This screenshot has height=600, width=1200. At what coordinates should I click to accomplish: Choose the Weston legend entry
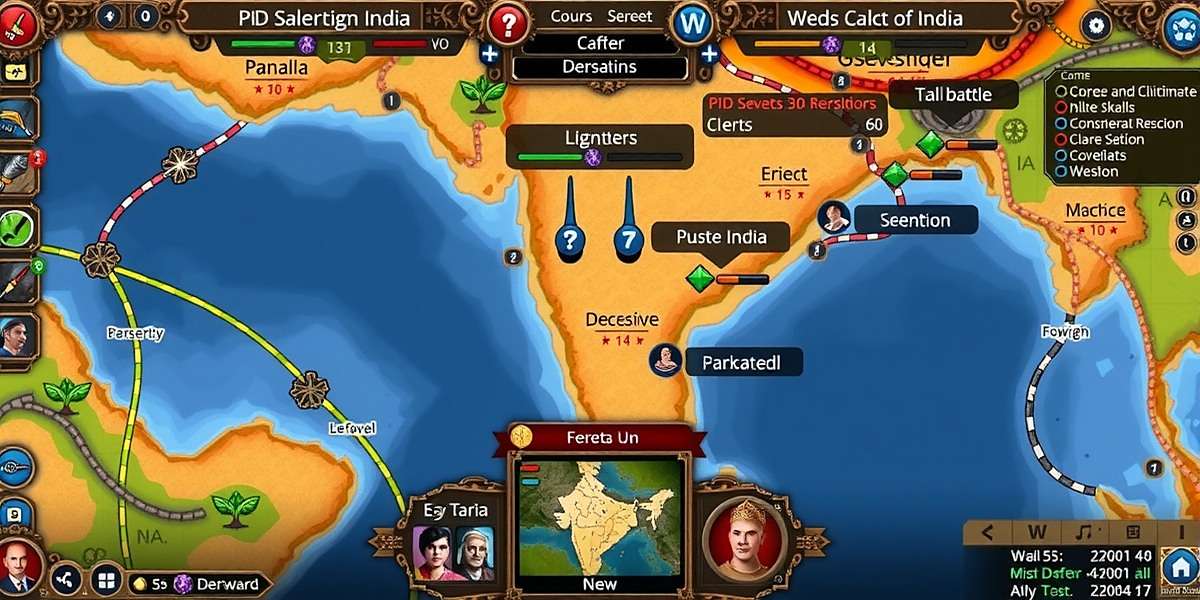click(x=1093, y=171)
